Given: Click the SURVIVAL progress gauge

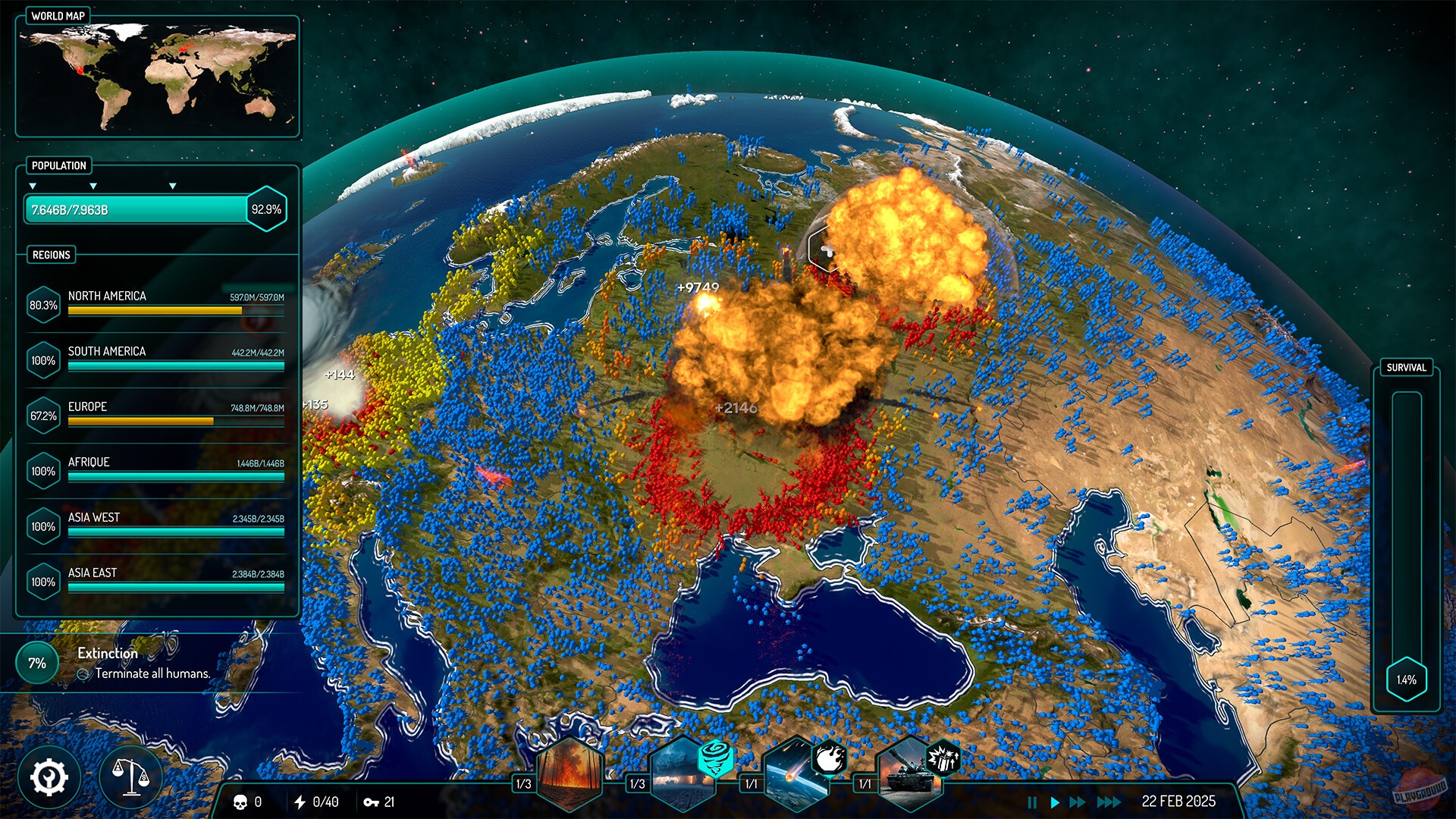Looking at the screenshot, I should pyautogui.click(x=1407, y=531).
